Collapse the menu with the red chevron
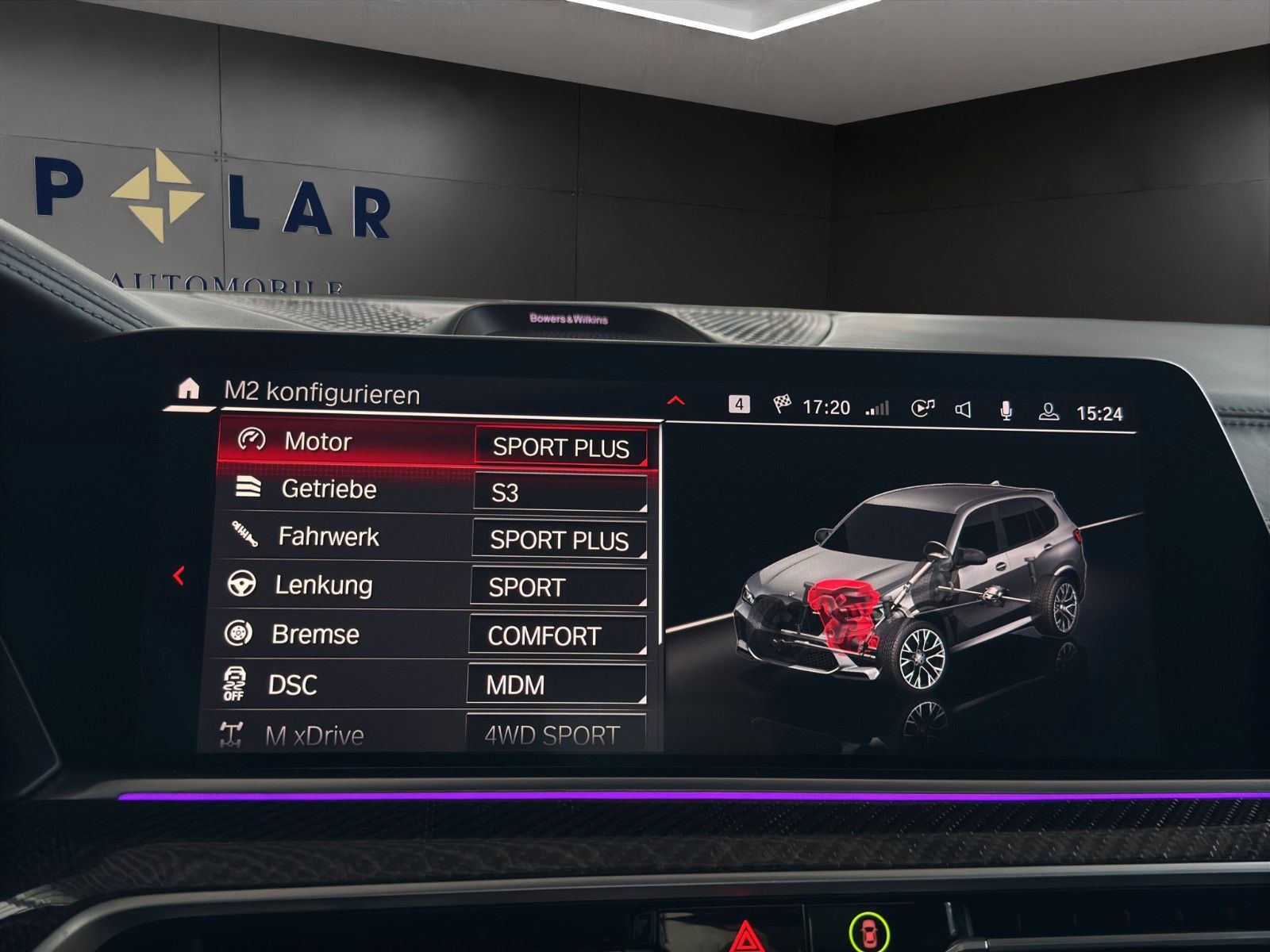1270x952 pixels. coord(675,401)
